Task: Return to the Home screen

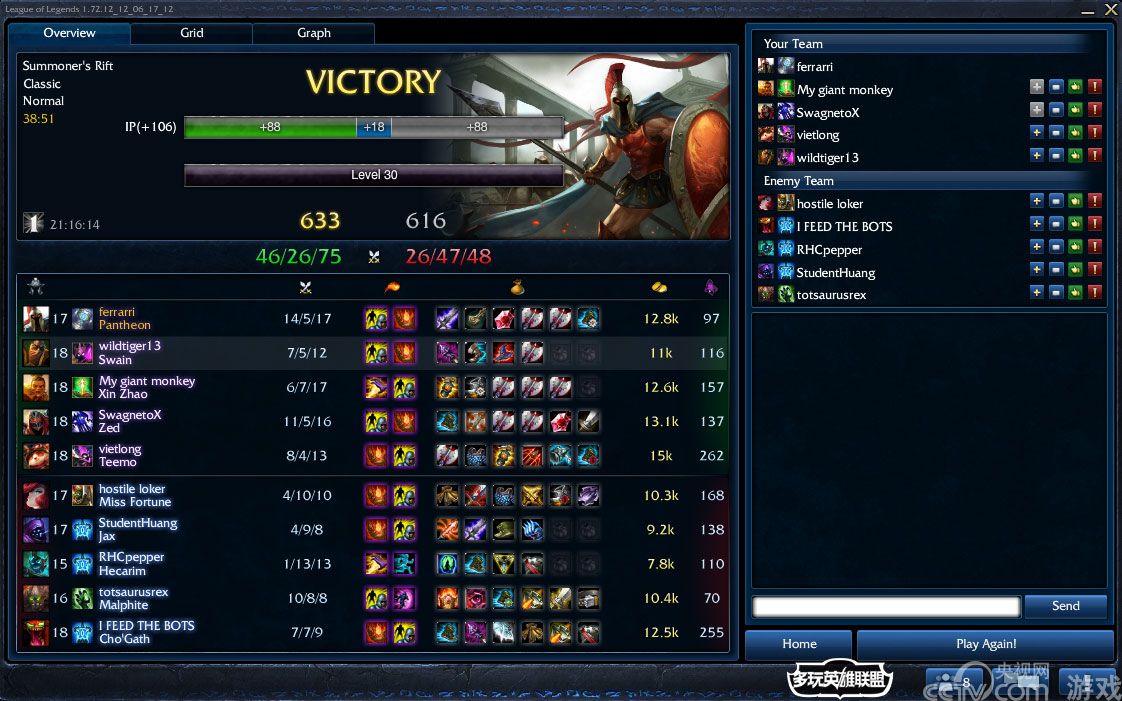Action: (x=799, y=644)
